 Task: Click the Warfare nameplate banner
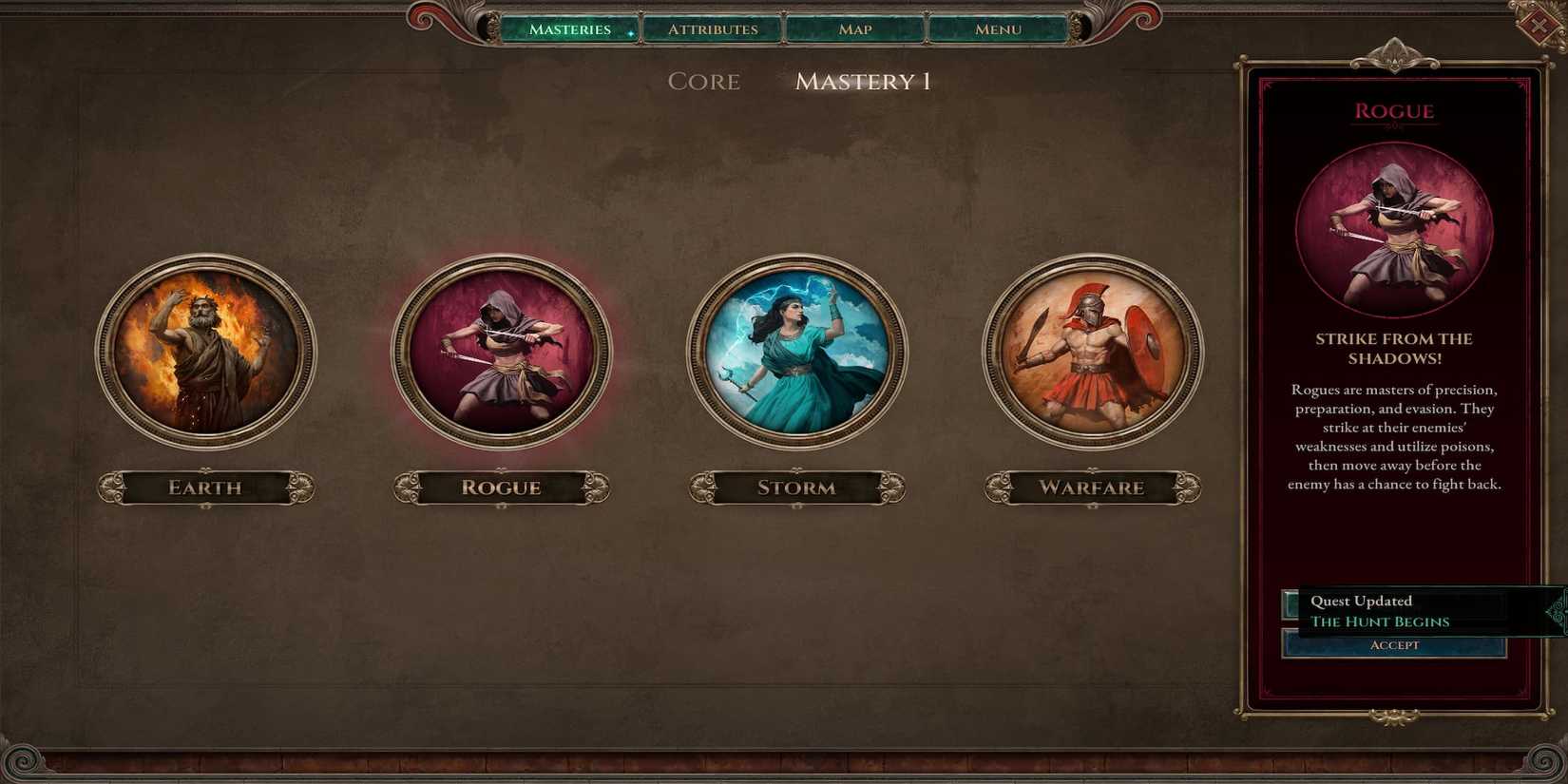pos(1093,488)
